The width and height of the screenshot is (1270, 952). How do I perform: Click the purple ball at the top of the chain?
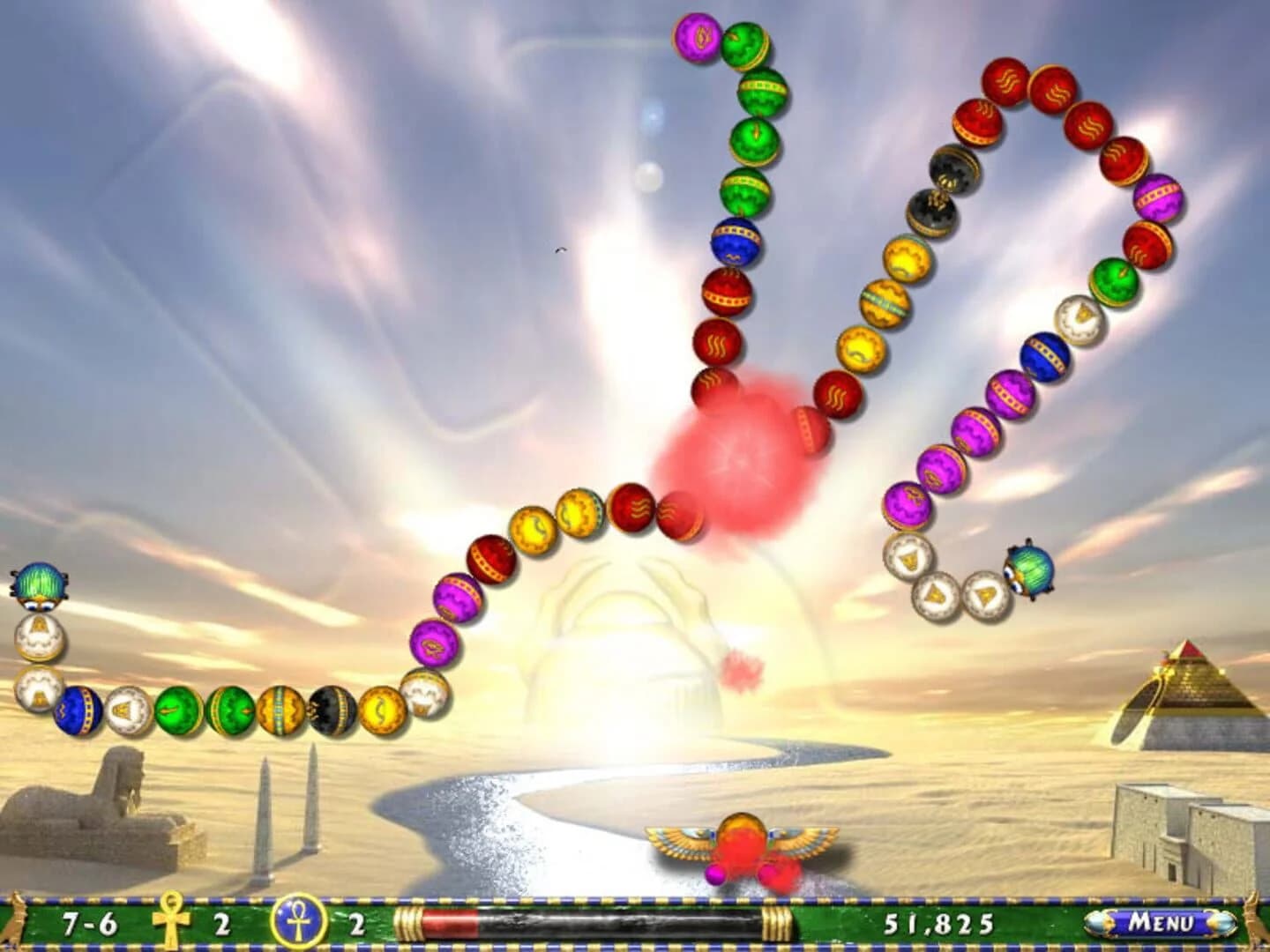pos(697,40)
